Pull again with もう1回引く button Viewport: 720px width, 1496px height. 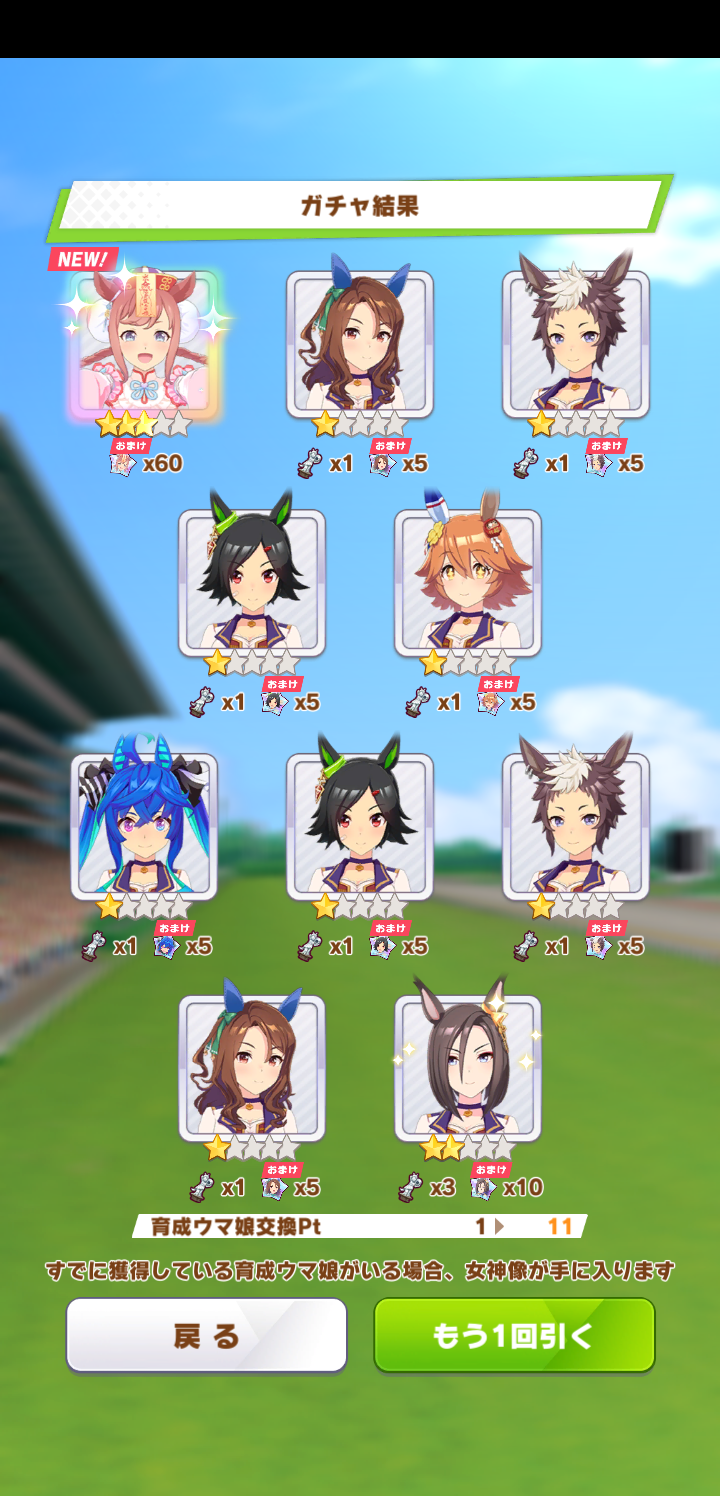[514, 1335]
